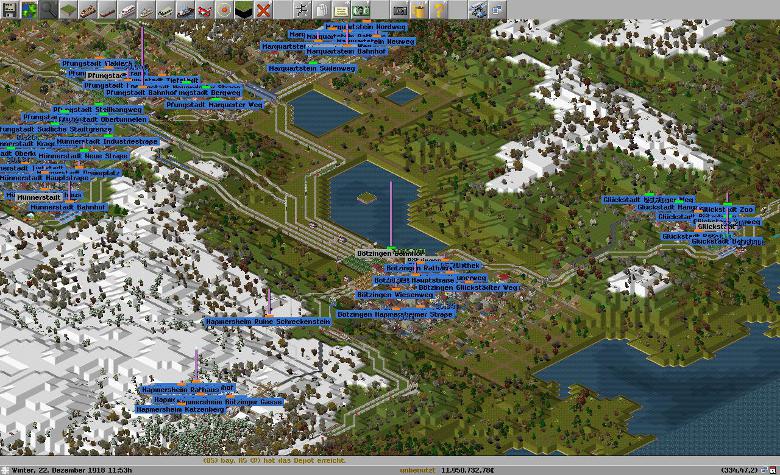This screenshot has height=475, width=780.
Task: Open the green terrain slope tools
Action: (x=68, y=10)
